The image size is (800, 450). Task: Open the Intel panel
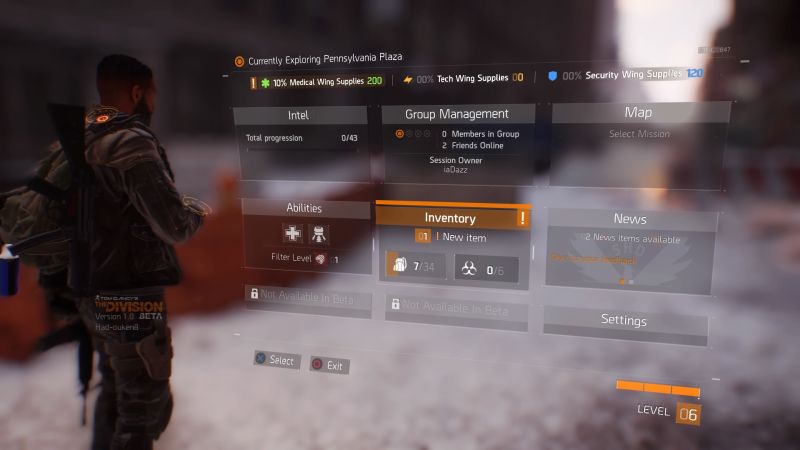click(x=297, y=115)
